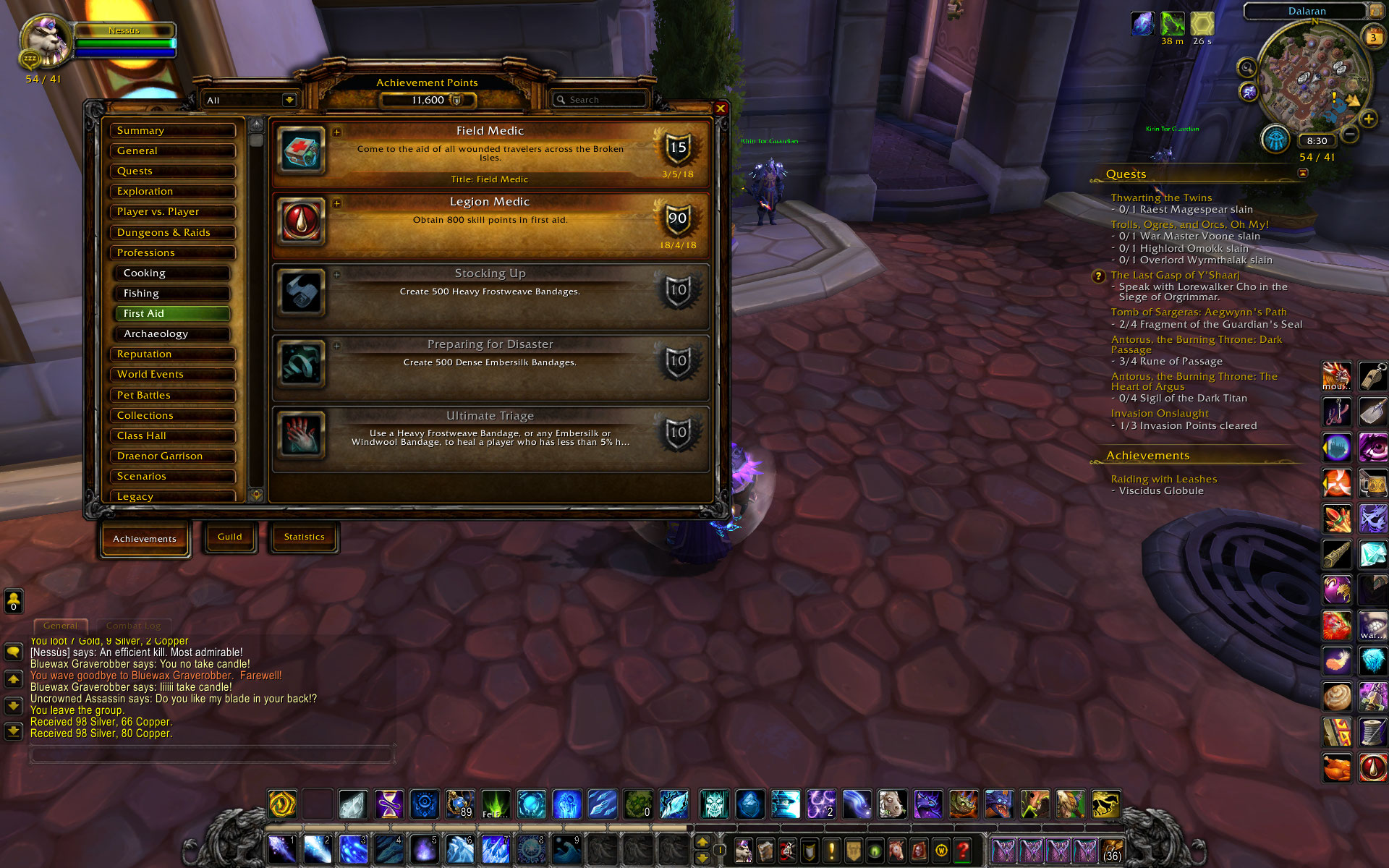Screen dimensions: 1389x868
Task: Switch to the Combat Log chat tab
Action: (x=133, y=626)
